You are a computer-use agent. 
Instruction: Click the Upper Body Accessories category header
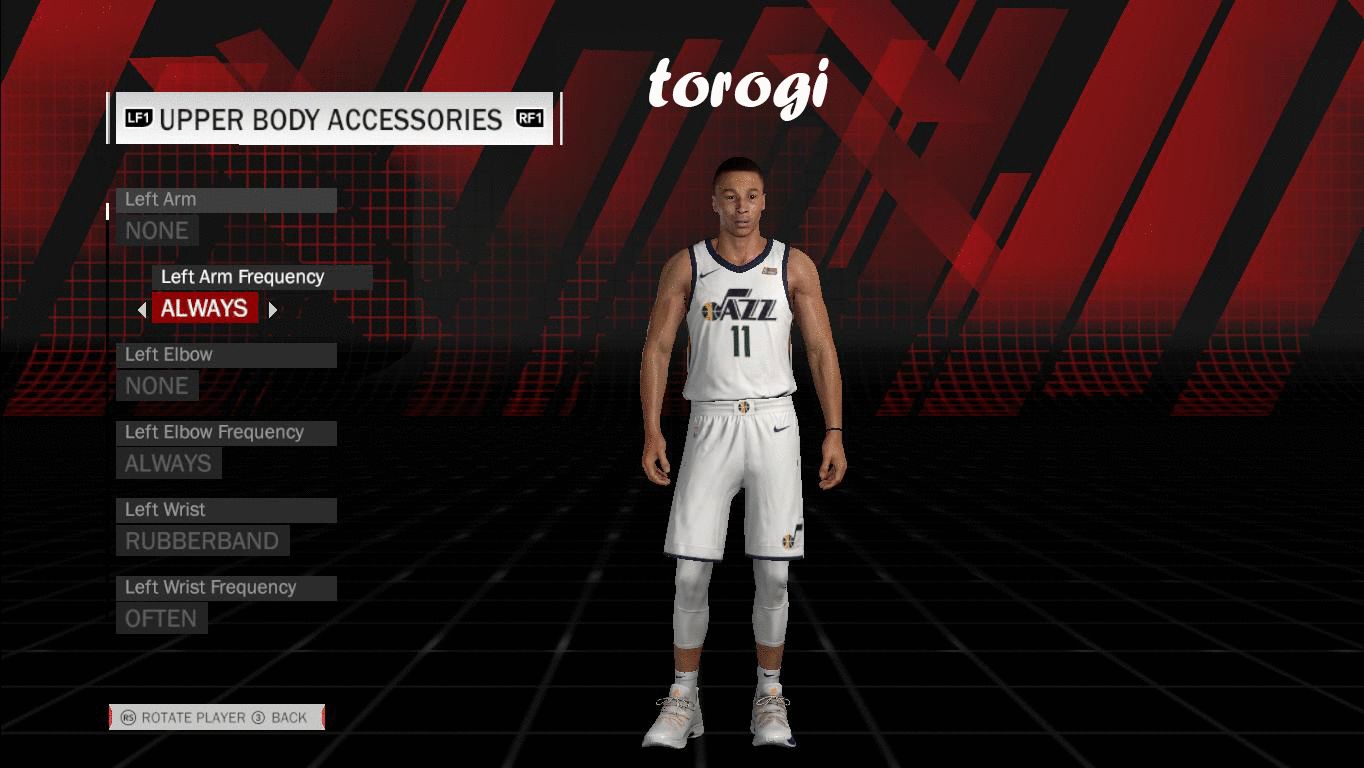coord(333,119)
